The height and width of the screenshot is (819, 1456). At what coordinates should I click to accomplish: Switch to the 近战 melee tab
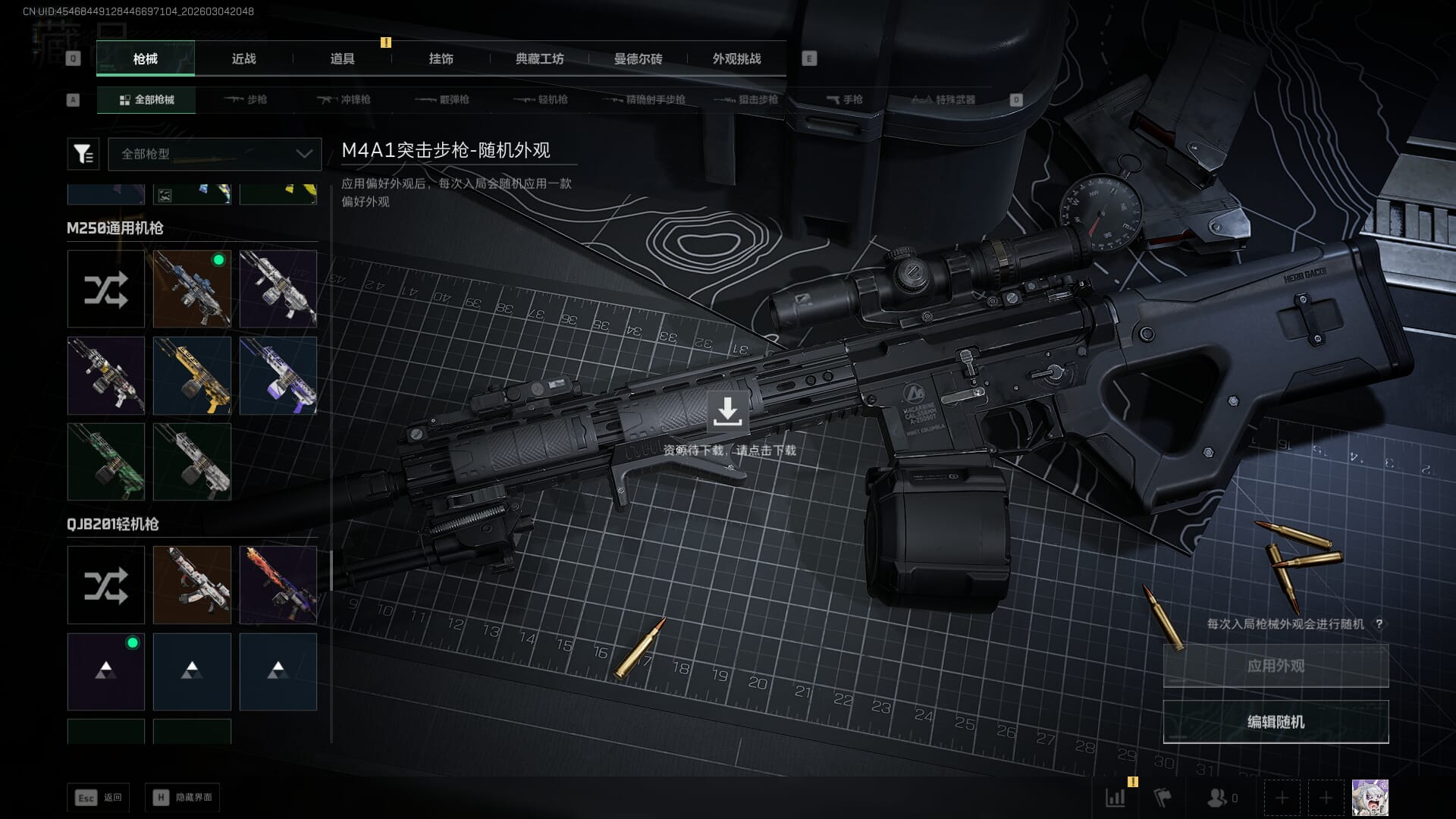[243, 58]
